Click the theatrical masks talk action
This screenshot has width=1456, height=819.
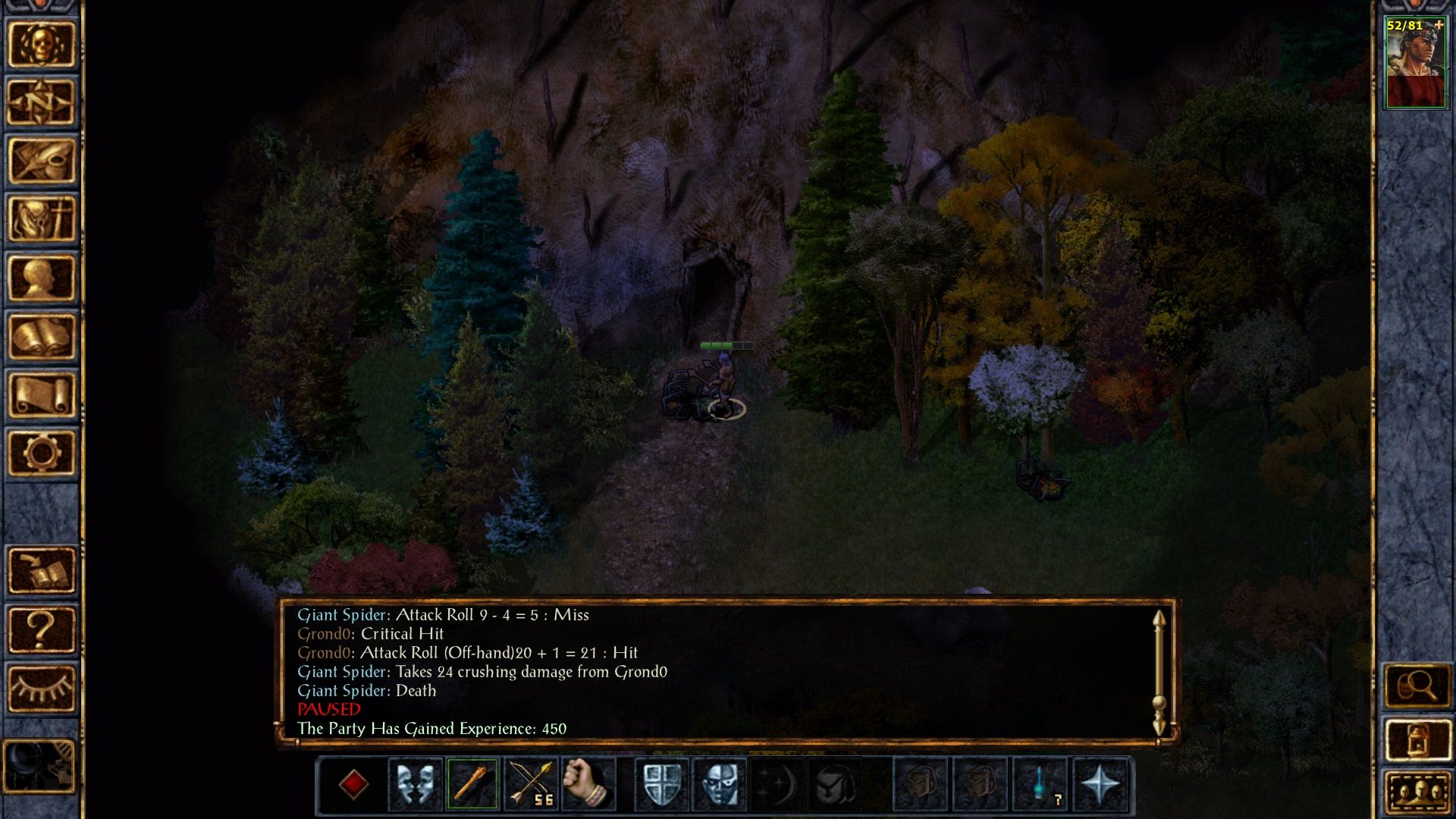point(416,784)
